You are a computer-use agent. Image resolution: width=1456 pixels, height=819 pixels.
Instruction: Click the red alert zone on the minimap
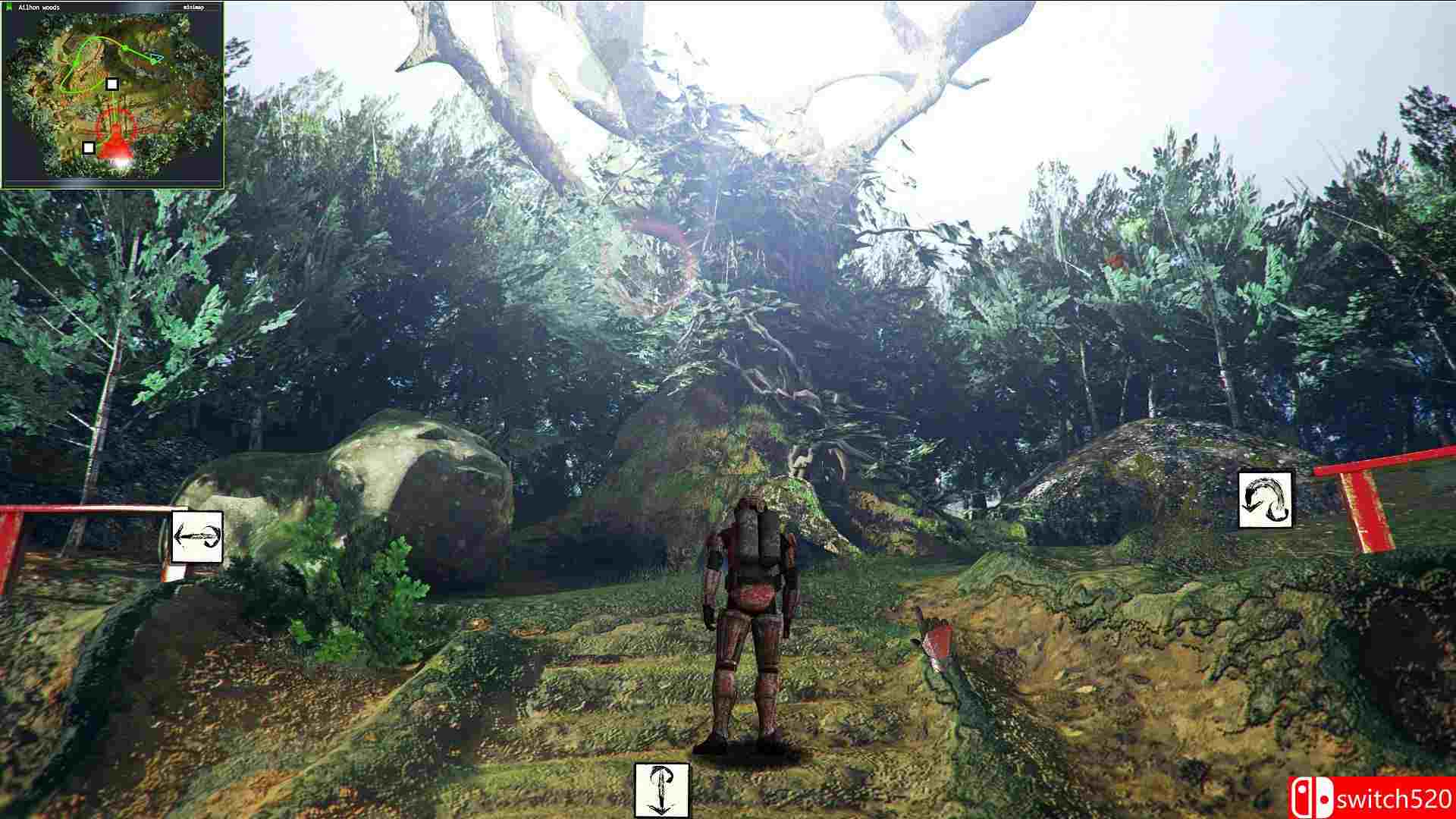(115, 133)
